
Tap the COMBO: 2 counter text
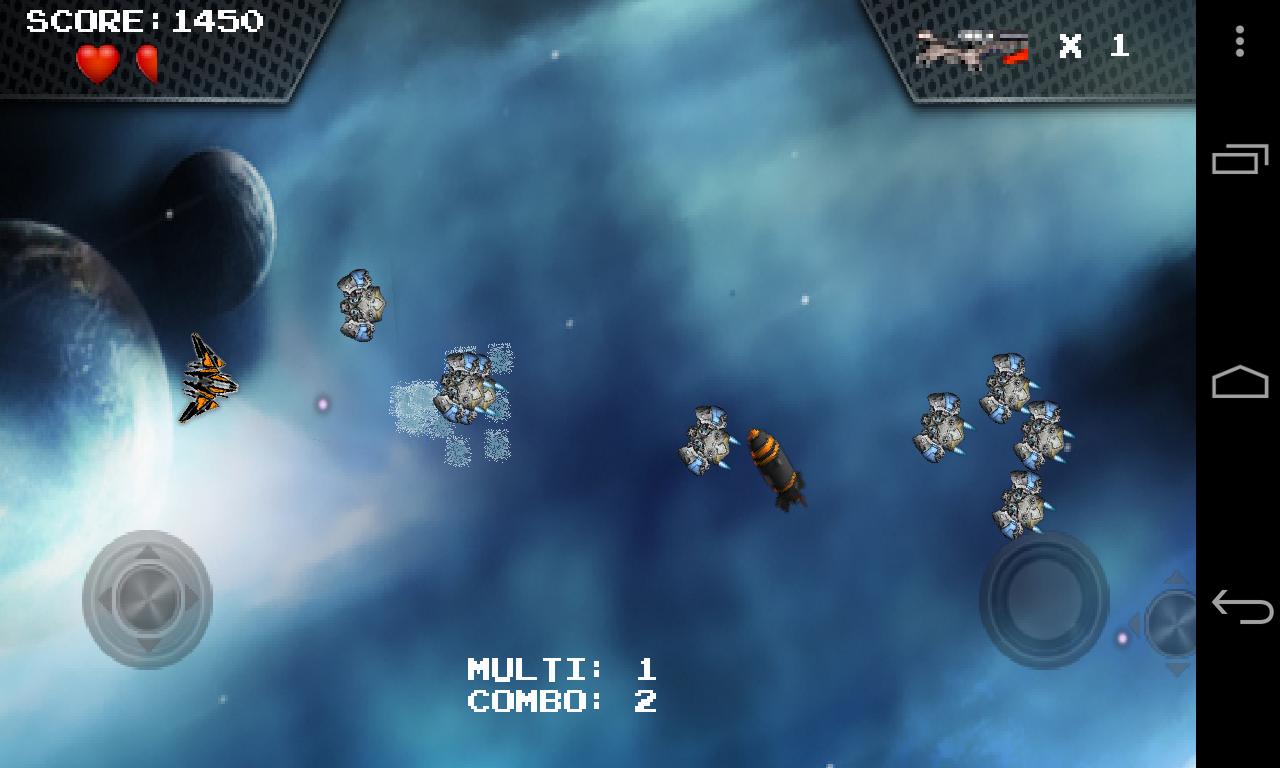coord(563,701)
